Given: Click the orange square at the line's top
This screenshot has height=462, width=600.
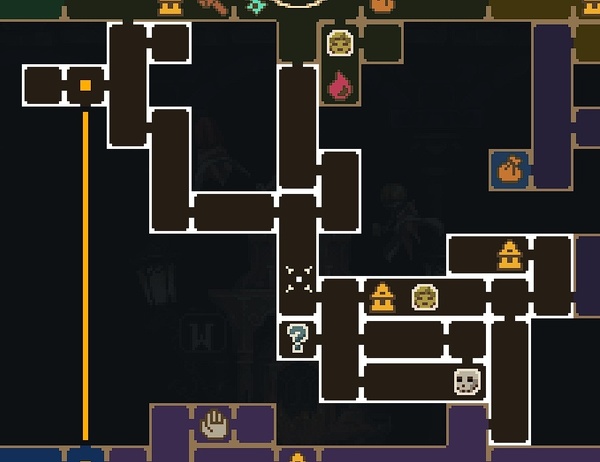Looking at the screenshot, I should 86,86.
